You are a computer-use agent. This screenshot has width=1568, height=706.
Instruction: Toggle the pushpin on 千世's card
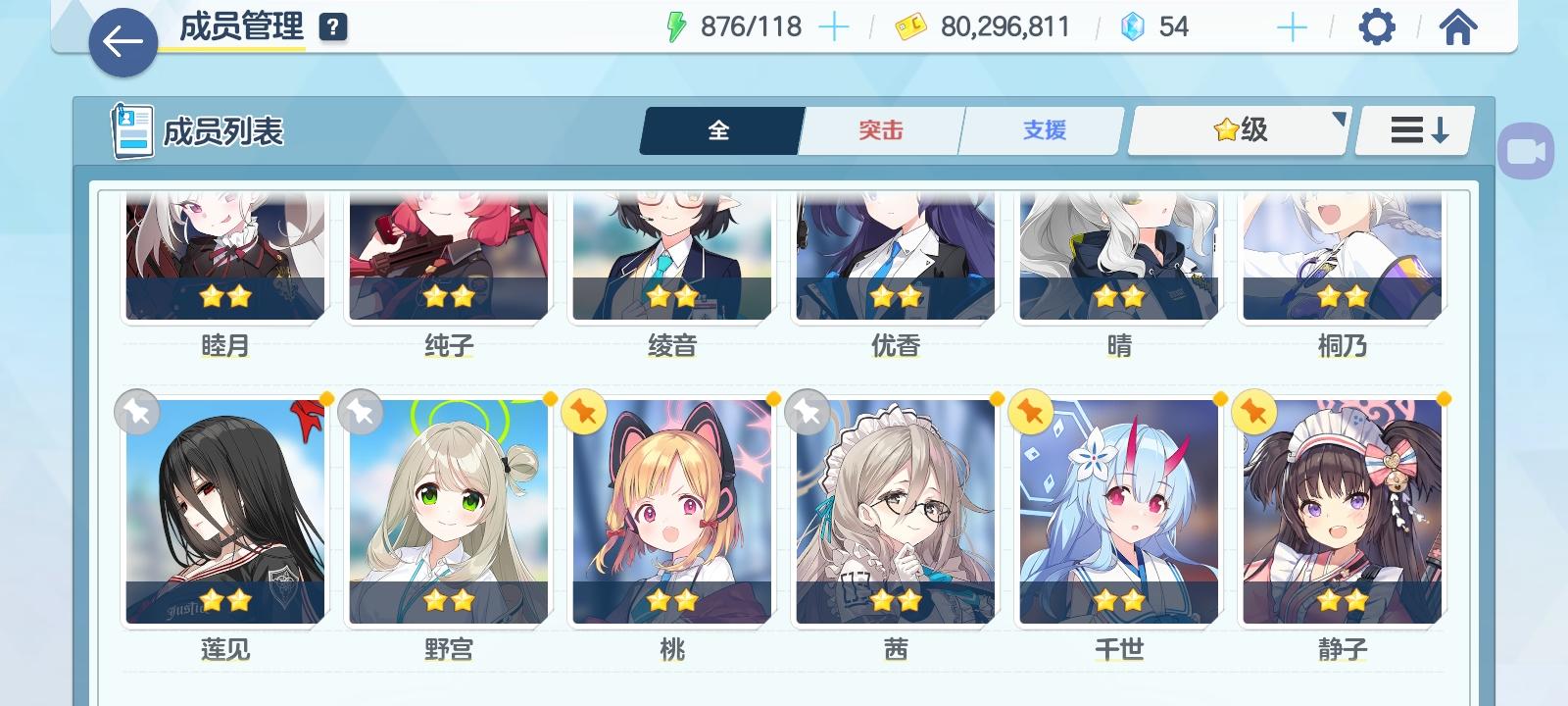point(1030,413)
